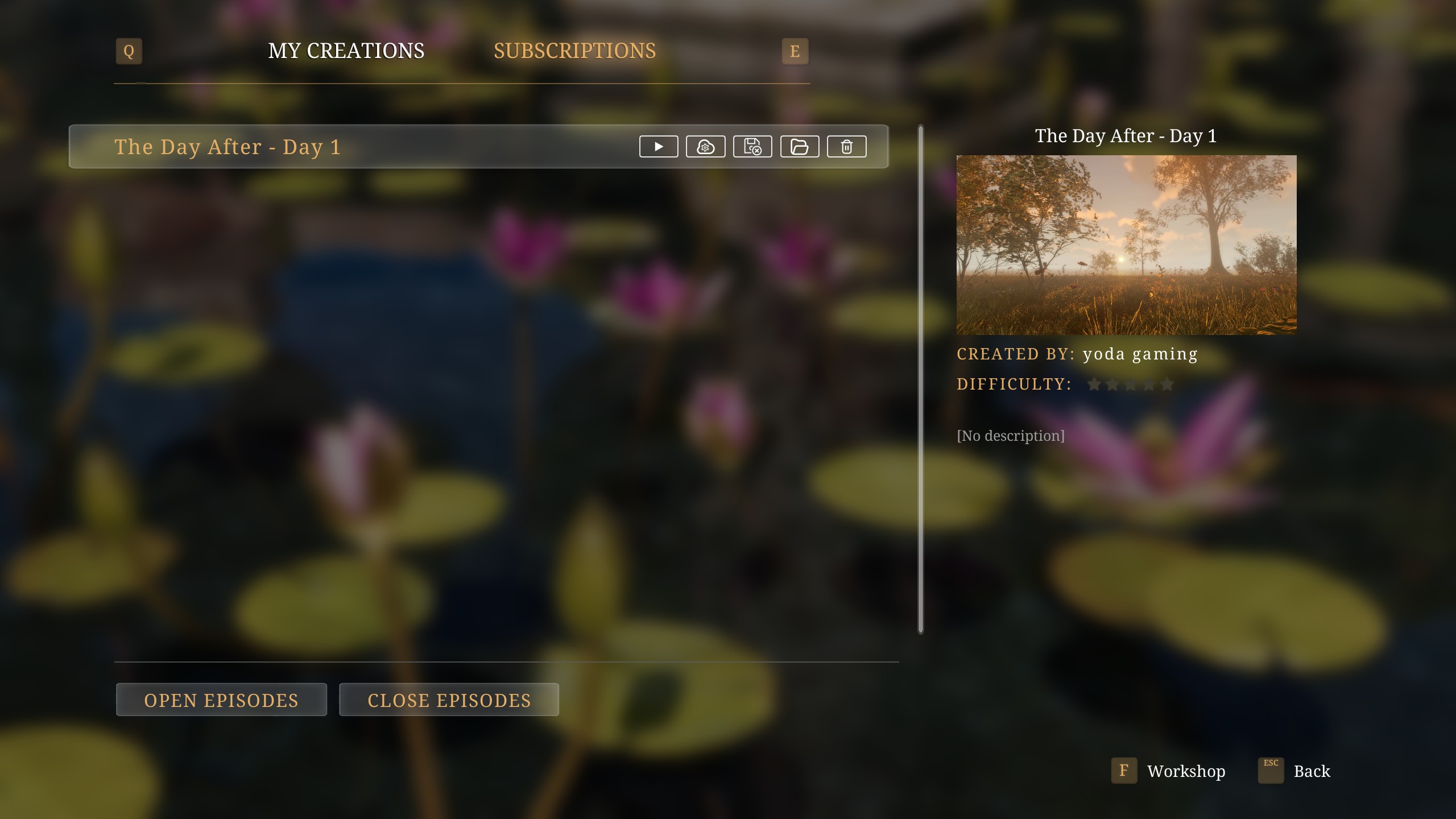Viewport: 1456px width, 819px height.
Task: Go Back to the previous menu
Action: click(1311, 771)
